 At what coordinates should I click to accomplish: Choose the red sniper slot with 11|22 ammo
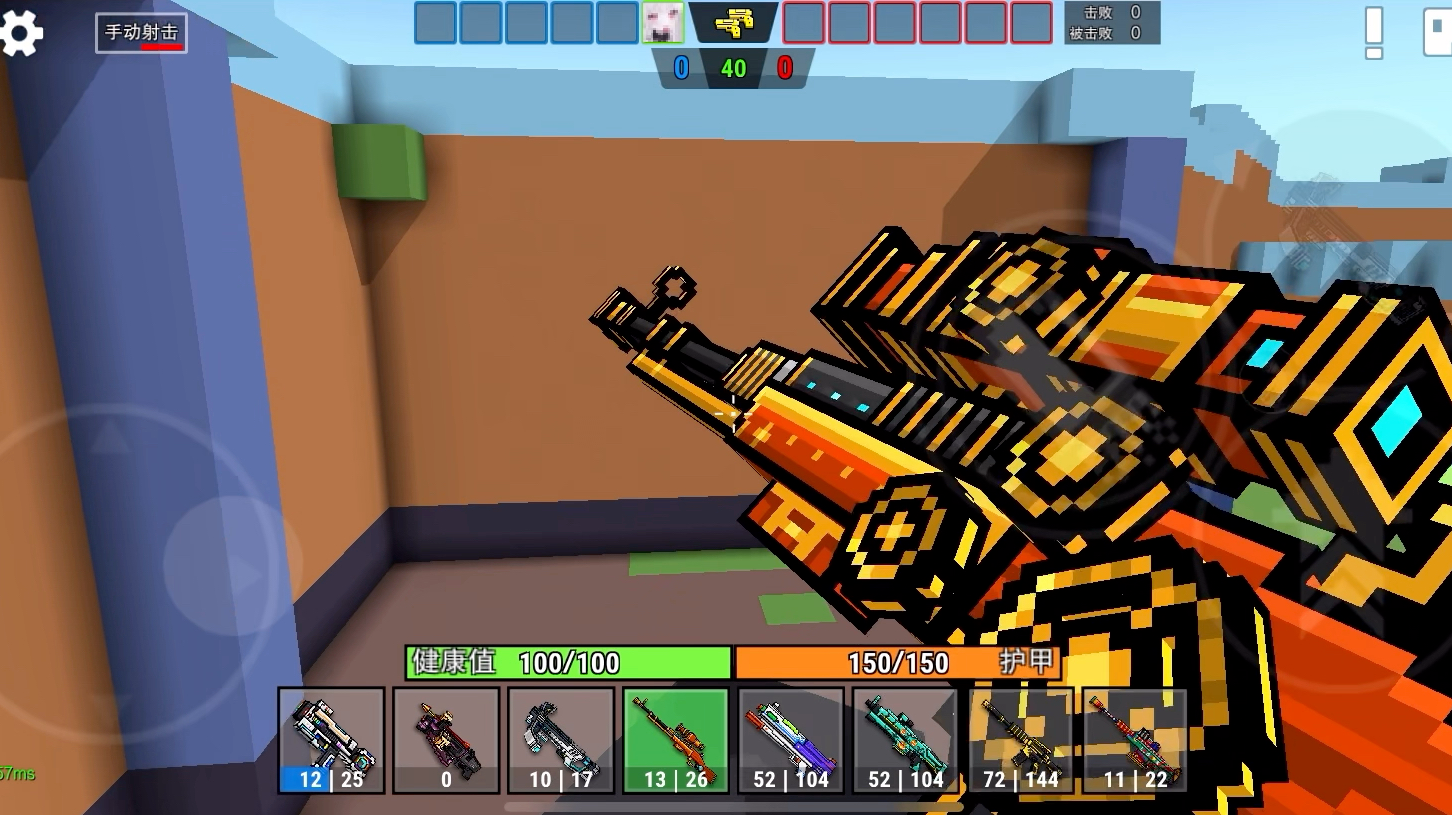(x=1135, y=740)
